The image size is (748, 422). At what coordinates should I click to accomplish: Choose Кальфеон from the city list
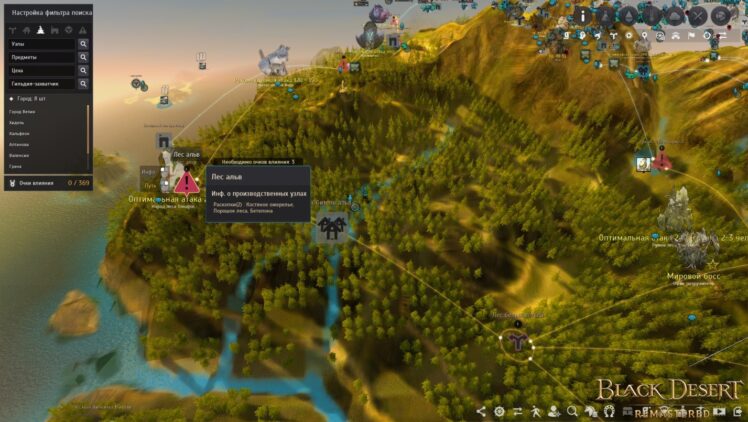coord(20,134)
